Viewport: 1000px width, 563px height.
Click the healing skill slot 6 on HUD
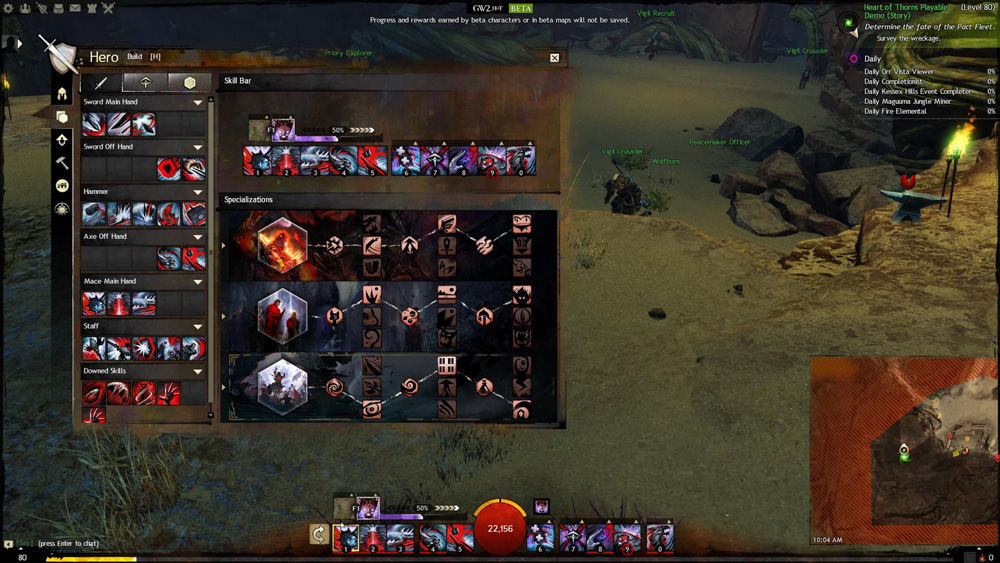541,538
